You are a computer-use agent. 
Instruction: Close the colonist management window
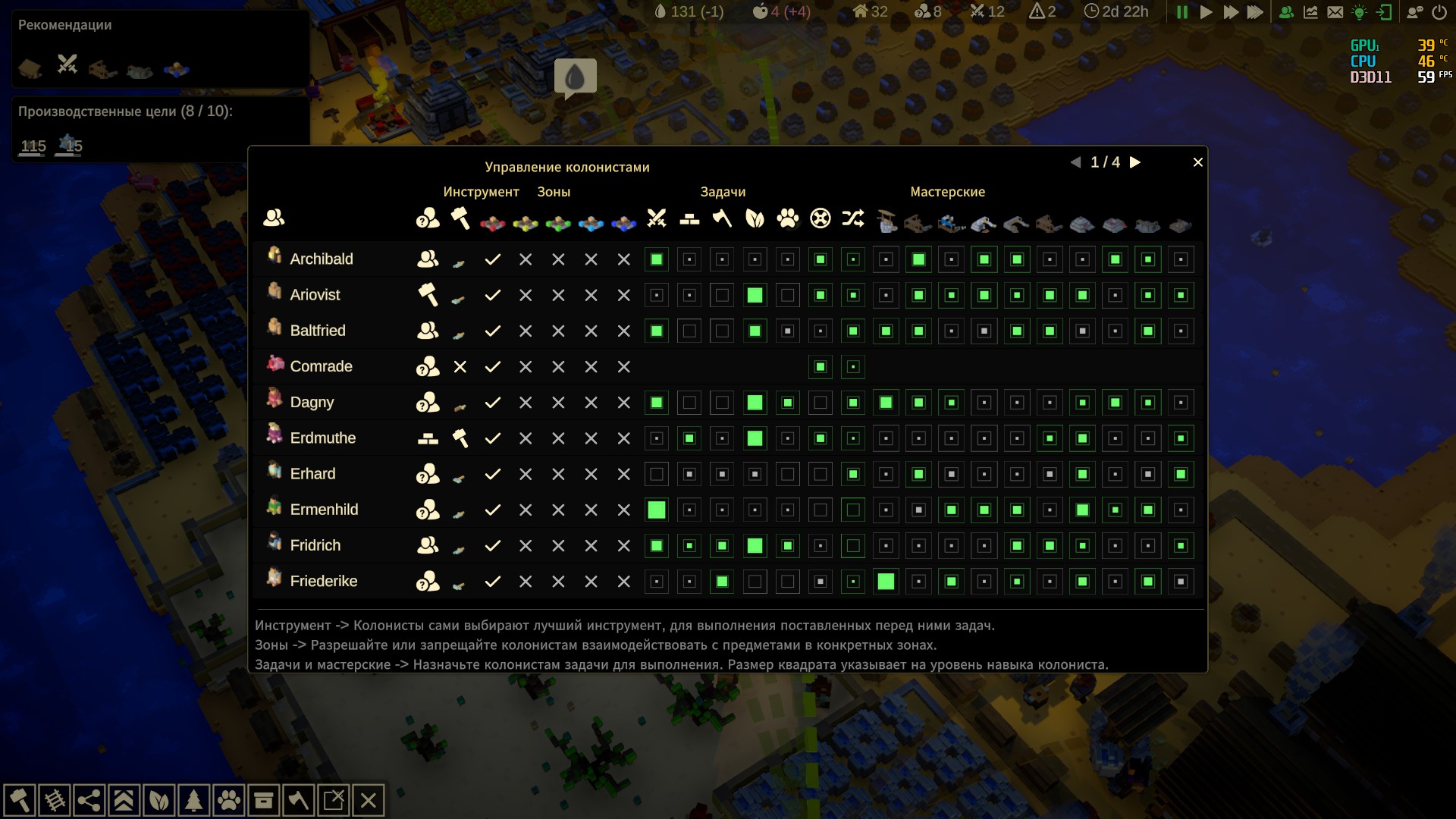1198,162
